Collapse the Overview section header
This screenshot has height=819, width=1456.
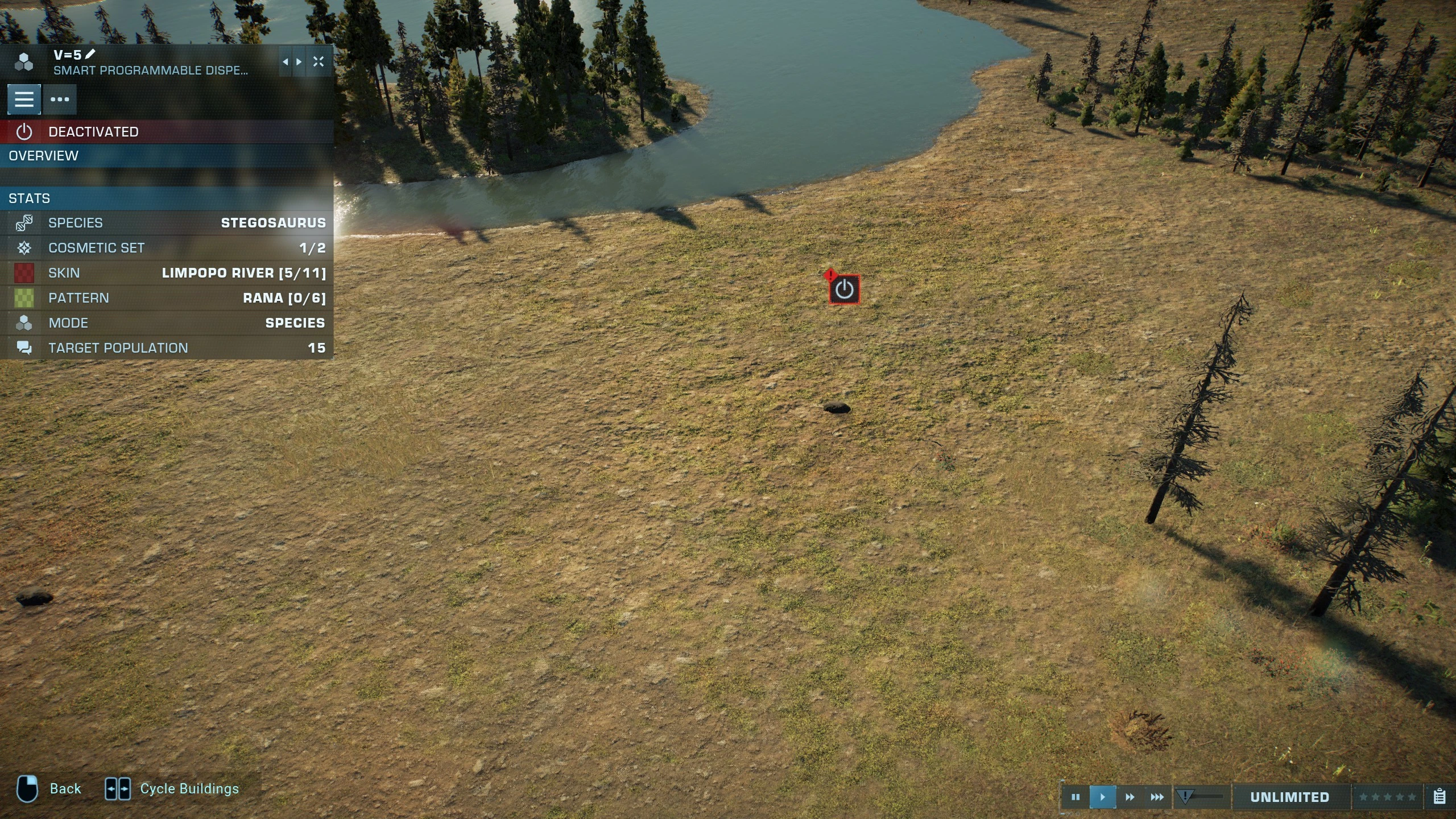tap(166, 156)
